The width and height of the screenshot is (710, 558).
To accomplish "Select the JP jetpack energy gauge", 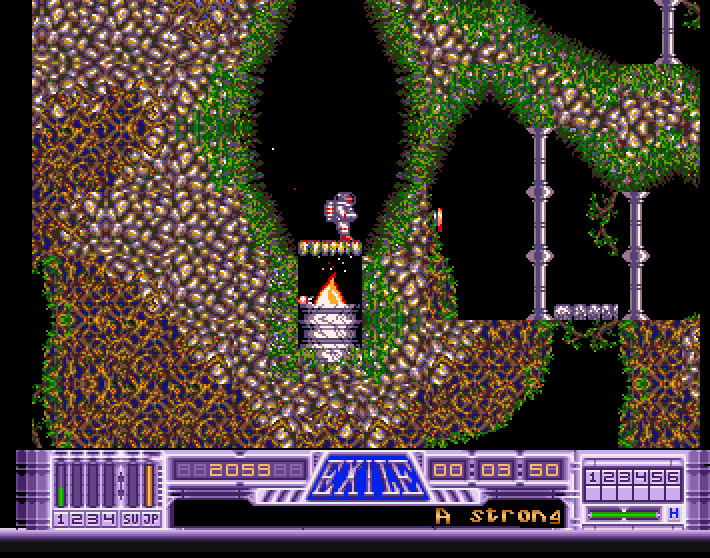I will pyautogui.click(x=149, y=485).
